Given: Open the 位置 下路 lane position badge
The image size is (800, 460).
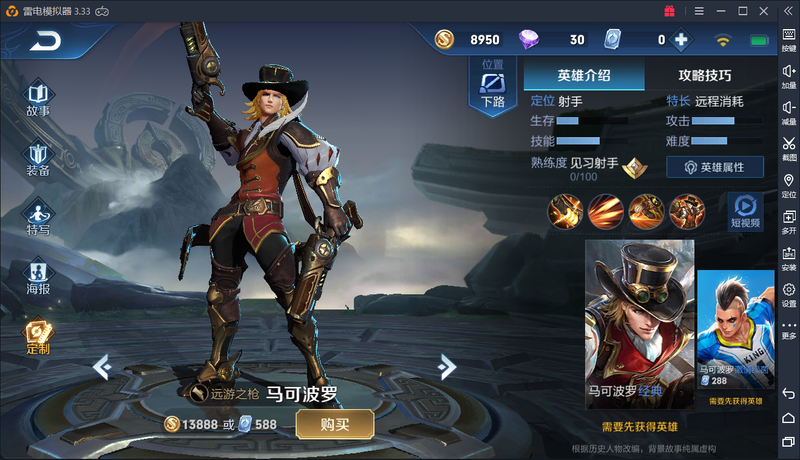Looking at the screenshot, I should click(493, 83).
